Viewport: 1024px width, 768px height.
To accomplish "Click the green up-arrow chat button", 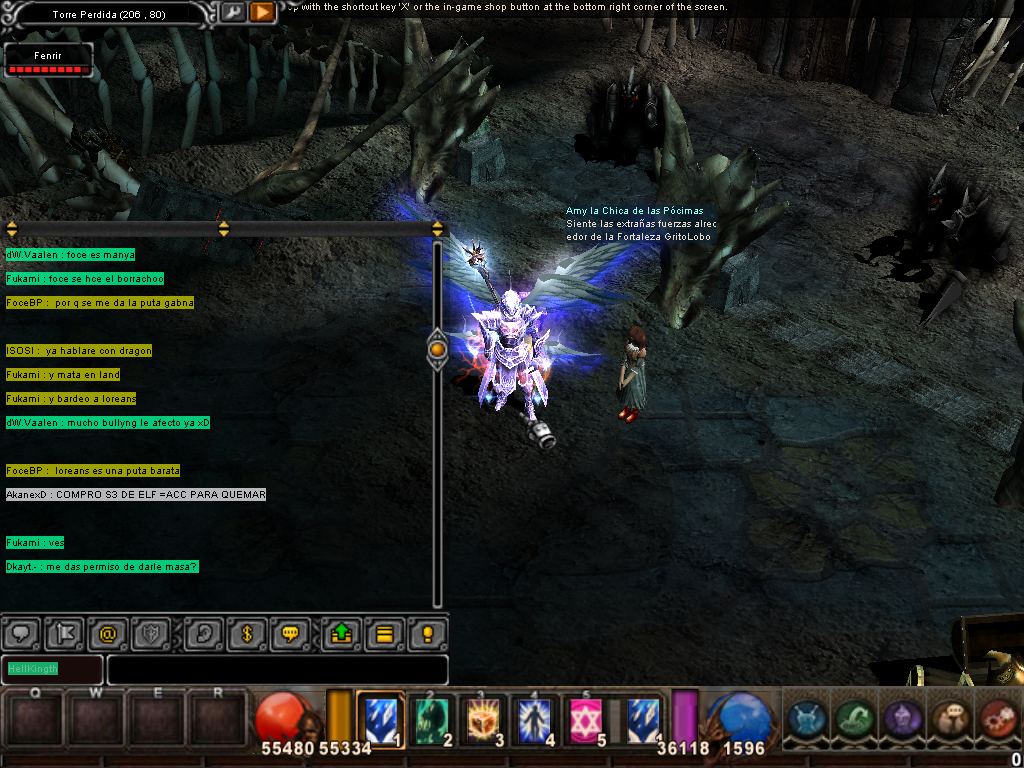I will click(340, 634).
